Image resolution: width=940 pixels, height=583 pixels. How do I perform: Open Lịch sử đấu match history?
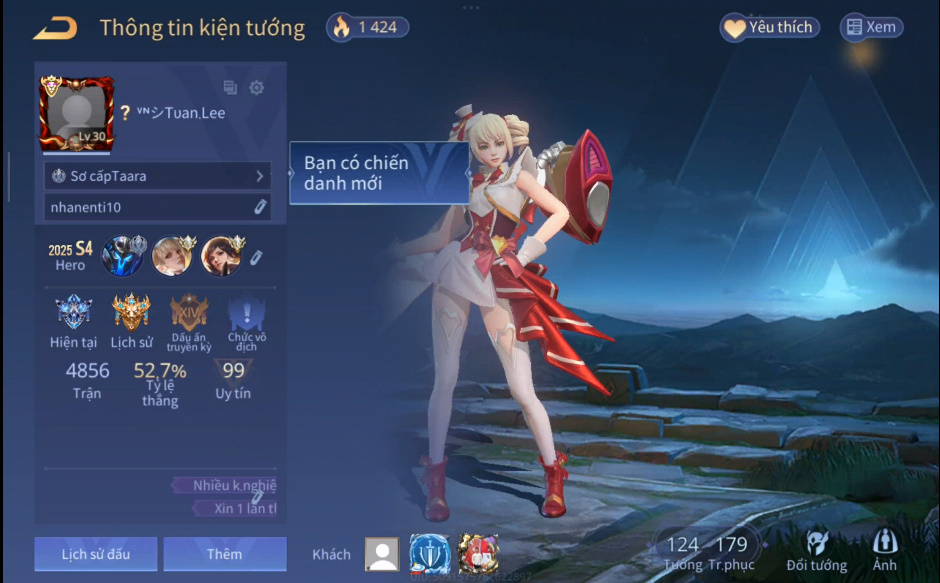[x=95, y=554]
